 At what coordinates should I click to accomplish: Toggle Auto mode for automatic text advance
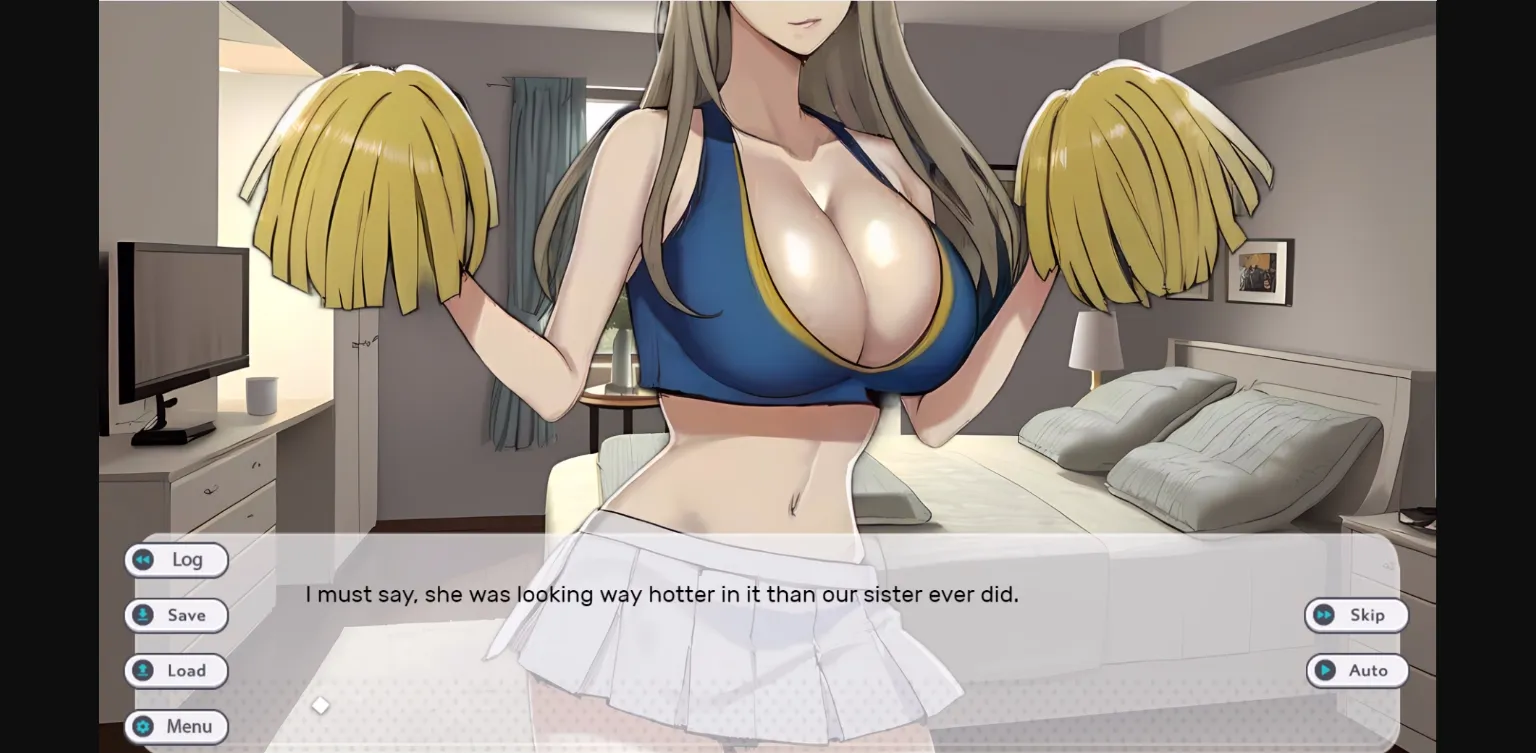1357,671
